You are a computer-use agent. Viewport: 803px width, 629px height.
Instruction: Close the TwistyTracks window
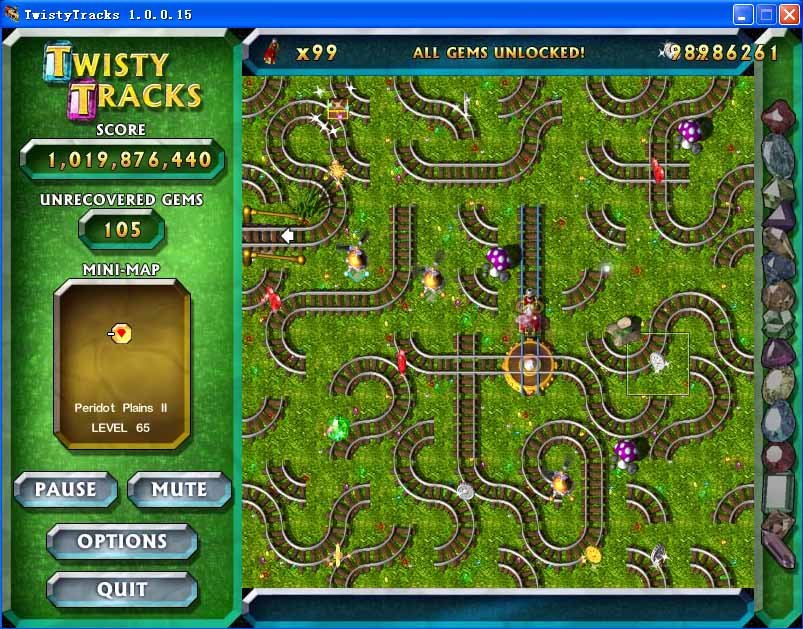787,14
